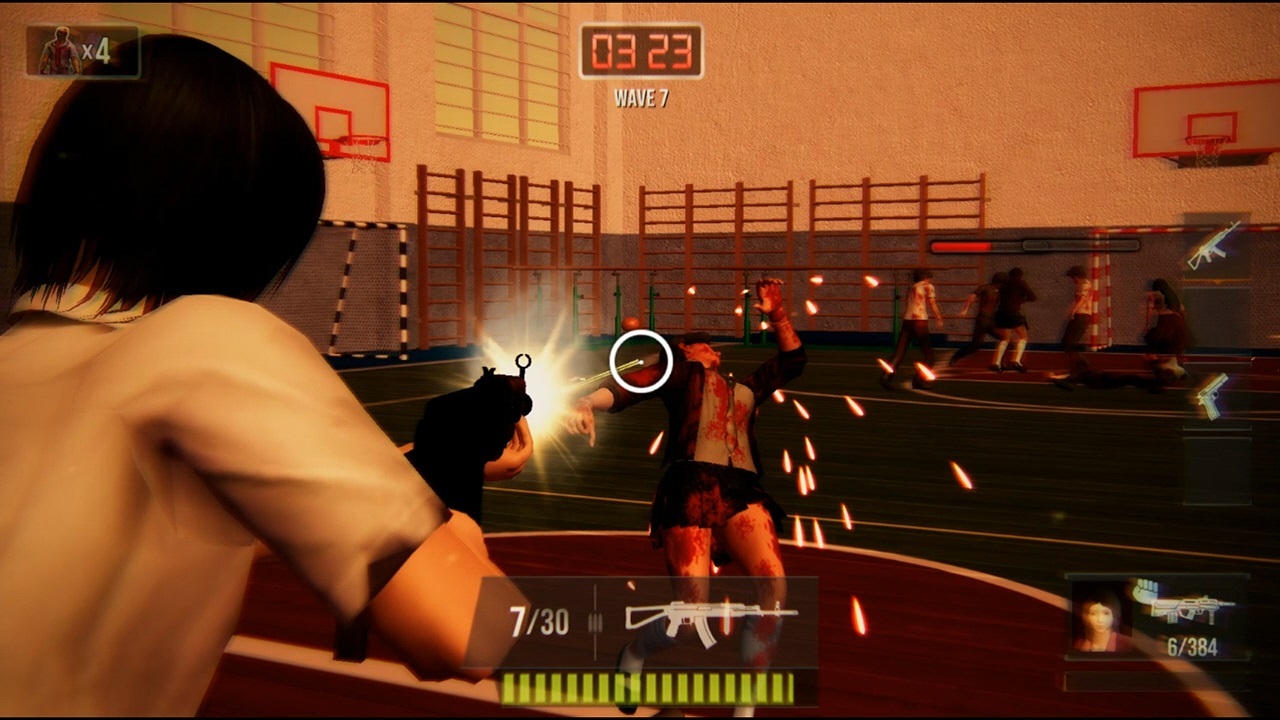Screen dimensions: 1280x720
Task: Toggle the pistol slot highlight
Action: tap(1212, 395)
